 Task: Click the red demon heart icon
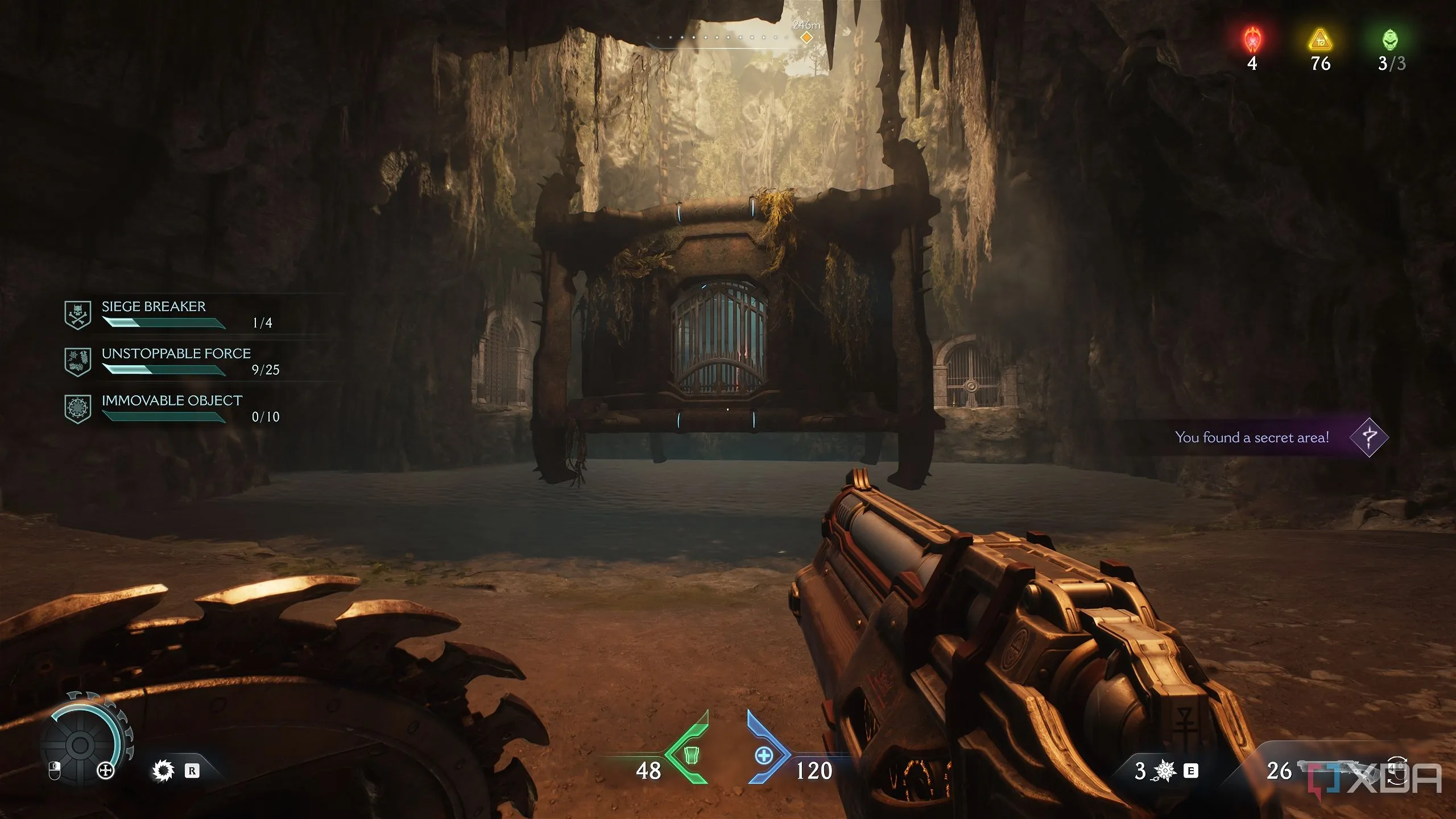pyautogui.click(x=1252, y=40)
